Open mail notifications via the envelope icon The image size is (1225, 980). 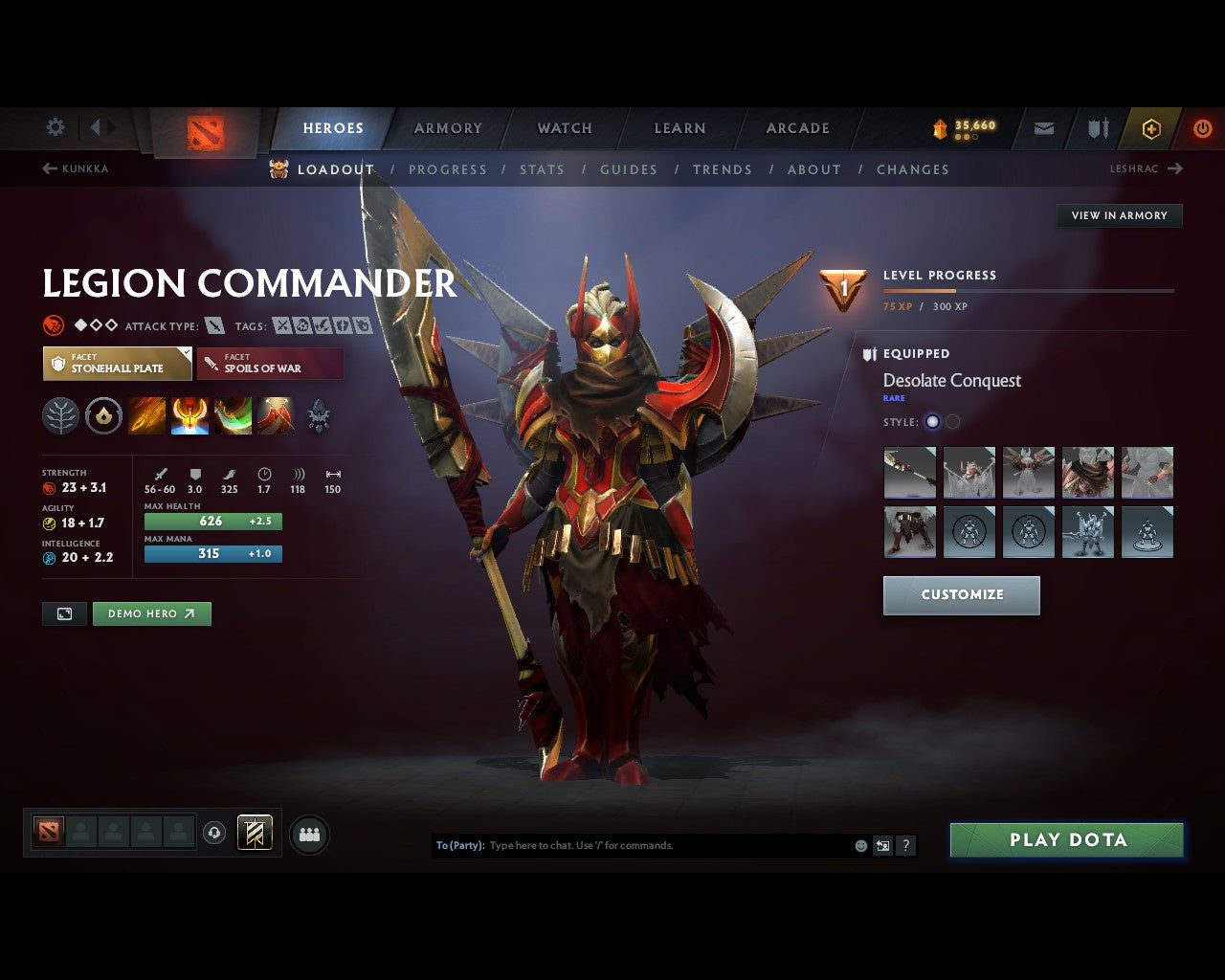pyautogui.click(x=1042, y=127)
